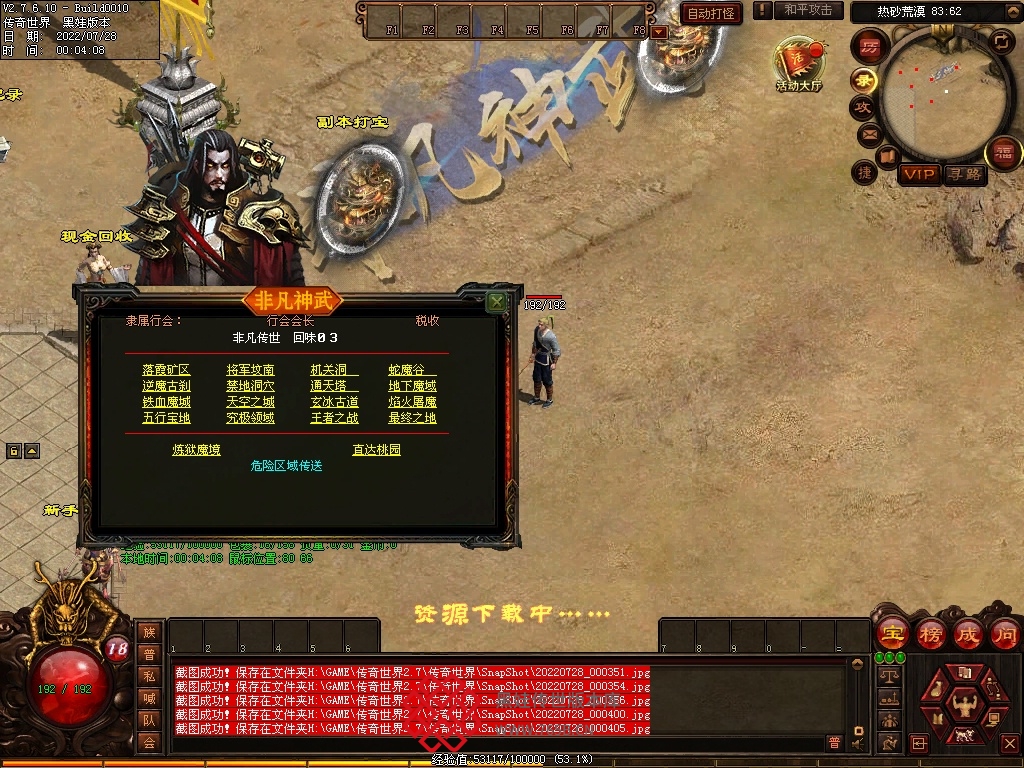Select 天空之城 from the teleport list
This screenshot has width=1024, height=768.
coord(250,402)
